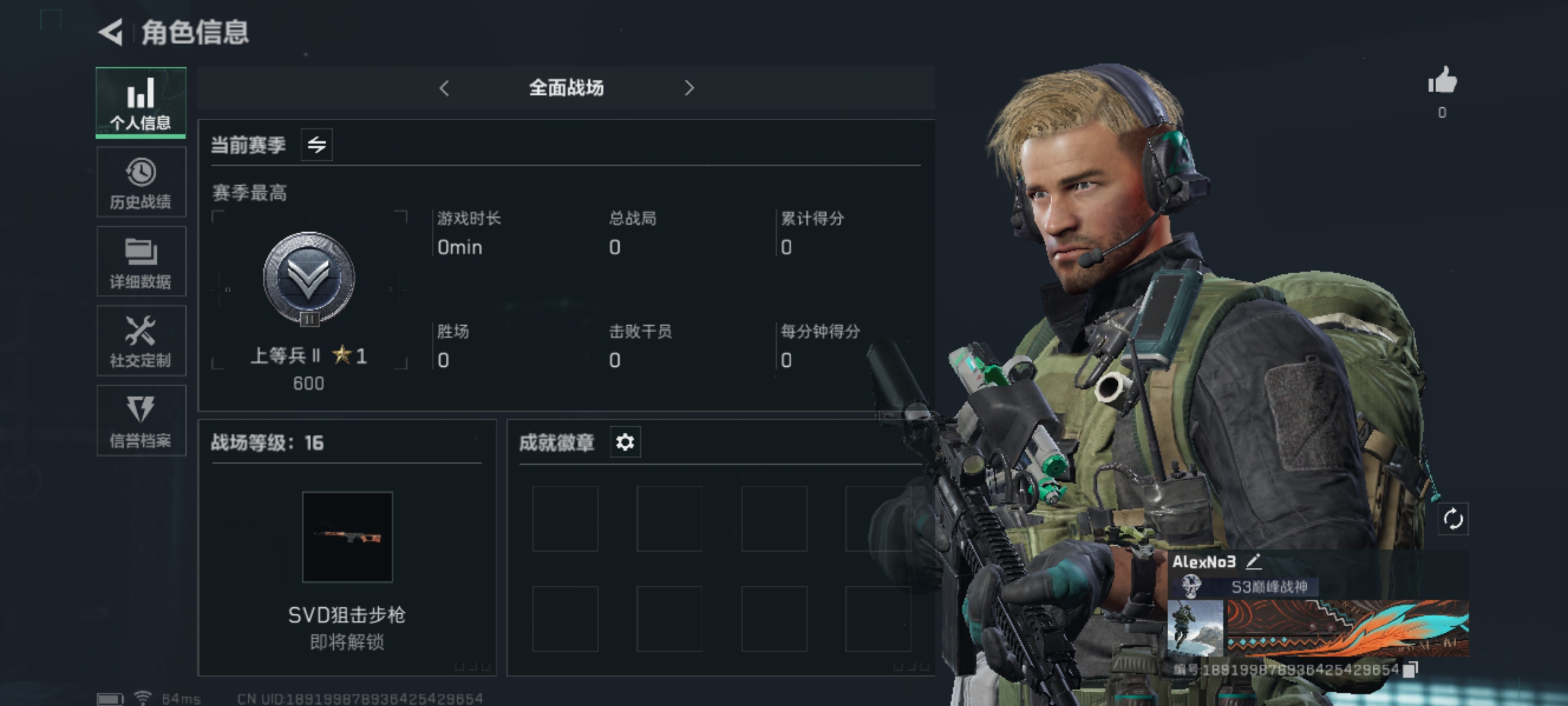Click the 上等兵 II rank emblem
This screenshot has height=706, width=1568.
[308, 279]
